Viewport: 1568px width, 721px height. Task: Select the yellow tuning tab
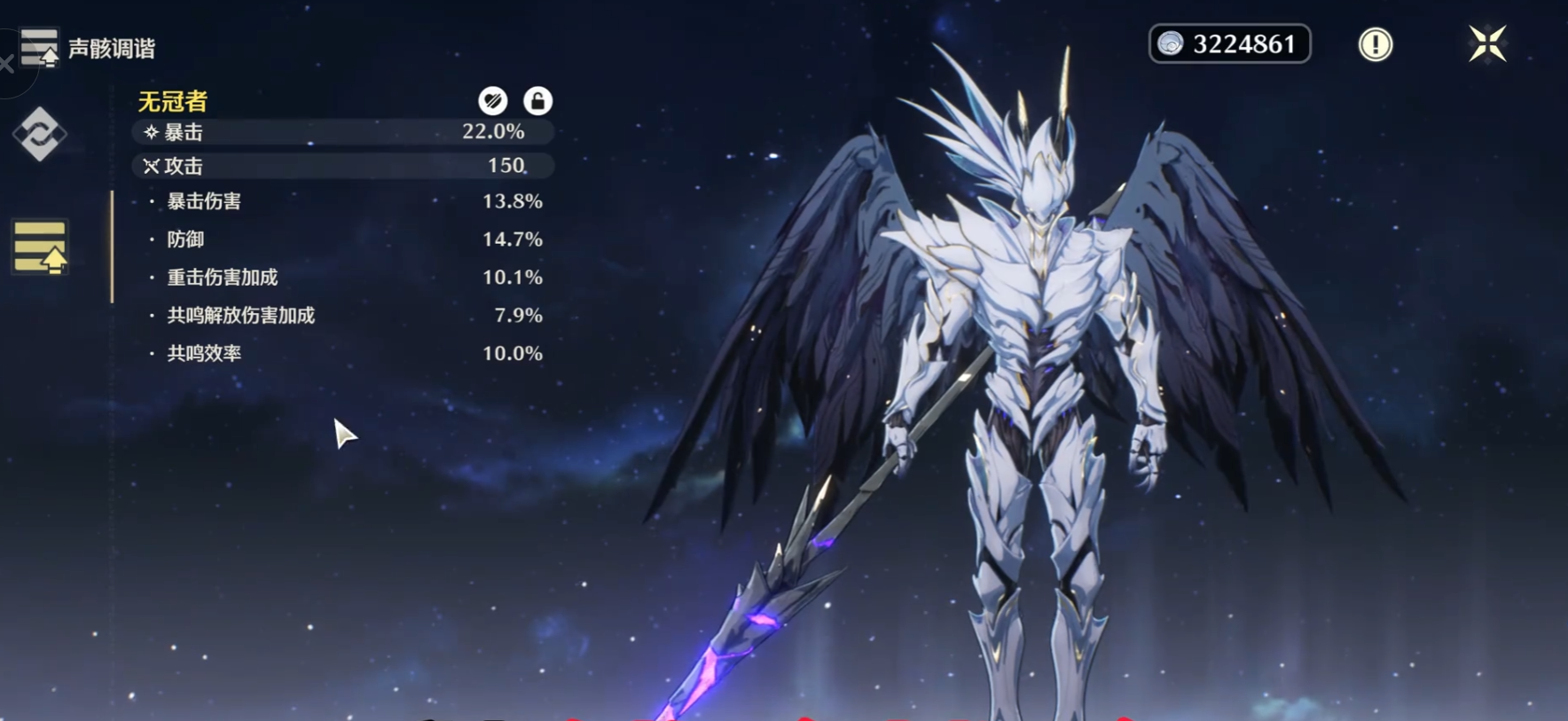click(40, 247)
